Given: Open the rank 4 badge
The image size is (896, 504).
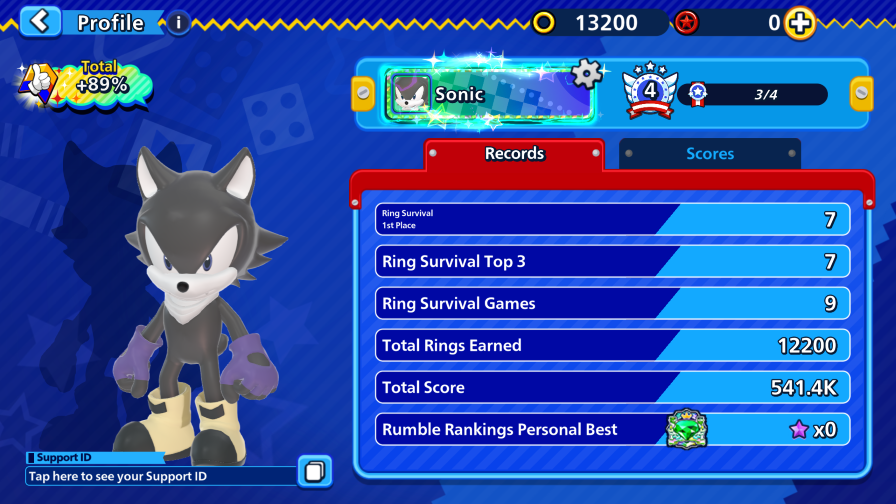Looking at the screenshot, I should tap(650, 93).
